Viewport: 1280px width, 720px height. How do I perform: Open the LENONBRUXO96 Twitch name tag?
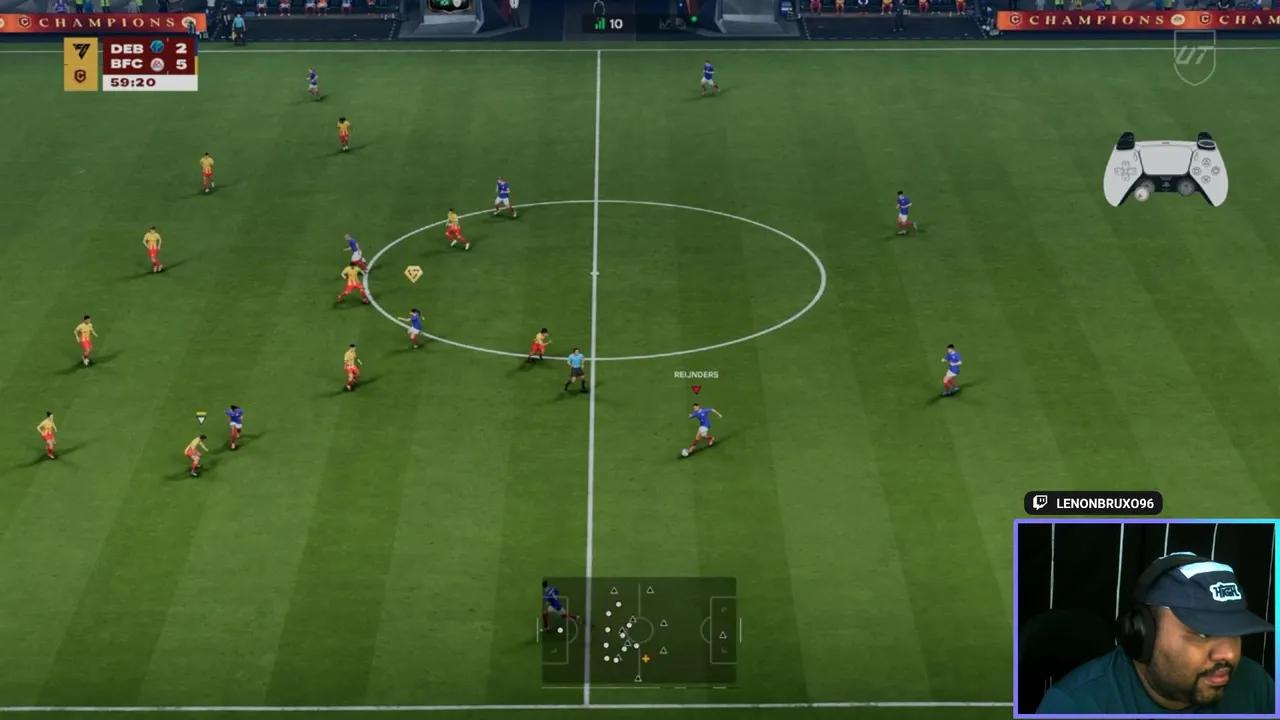(1093, 503)
